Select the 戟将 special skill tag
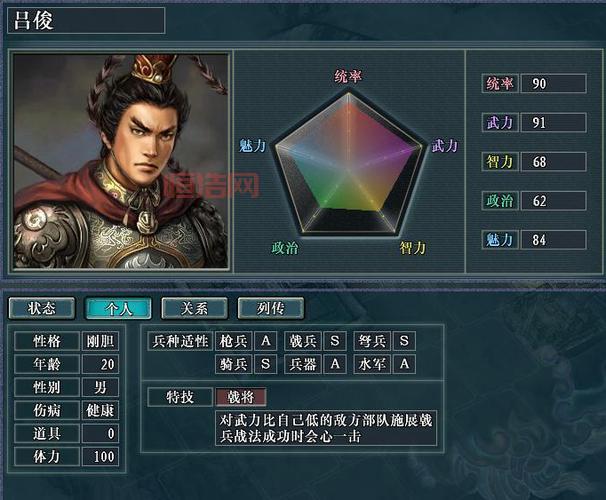606x500 pixels. tap(241, 397)
